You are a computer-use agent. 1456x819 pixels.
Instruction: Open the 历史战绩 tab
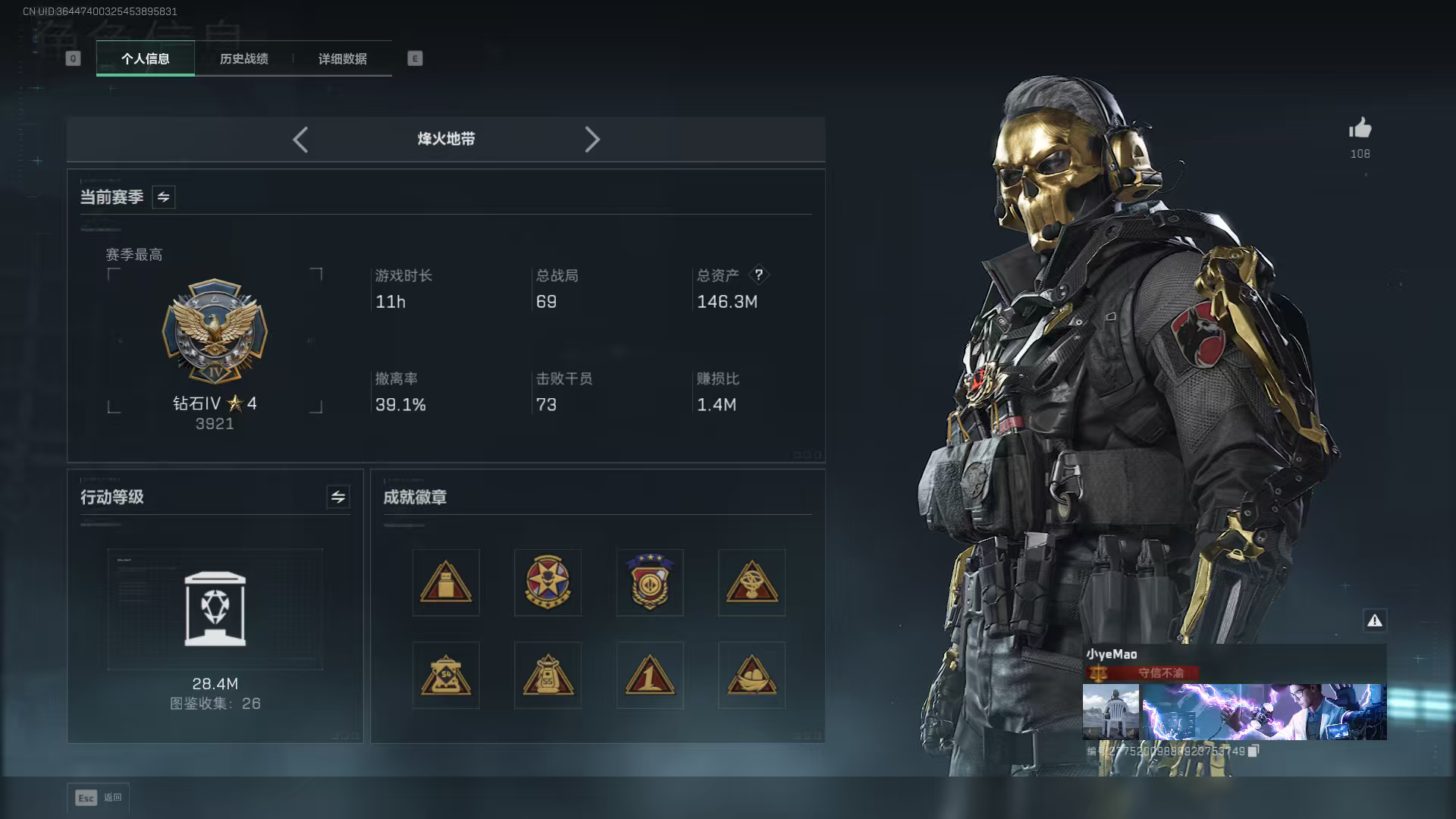pyautogui.click(x=243, y=59)
